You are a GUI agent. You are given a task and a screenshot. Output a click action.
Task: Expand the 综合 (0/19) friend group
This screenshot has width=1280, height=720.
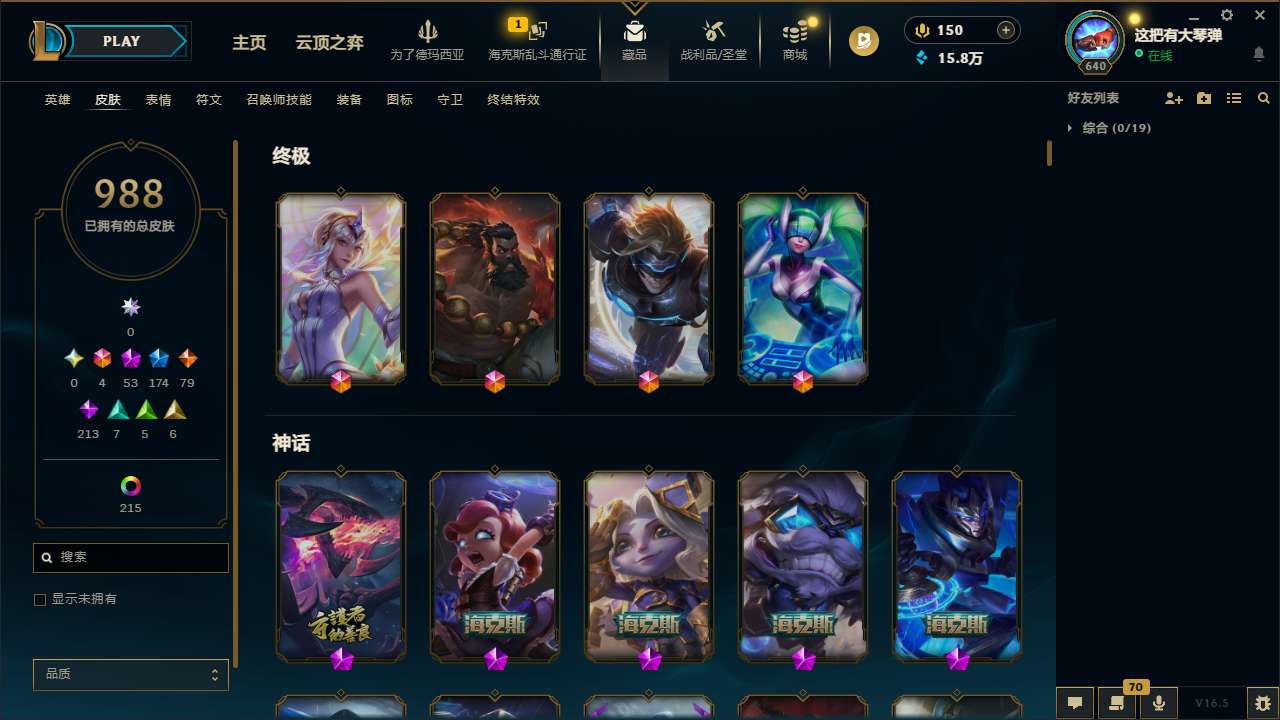1108,128
